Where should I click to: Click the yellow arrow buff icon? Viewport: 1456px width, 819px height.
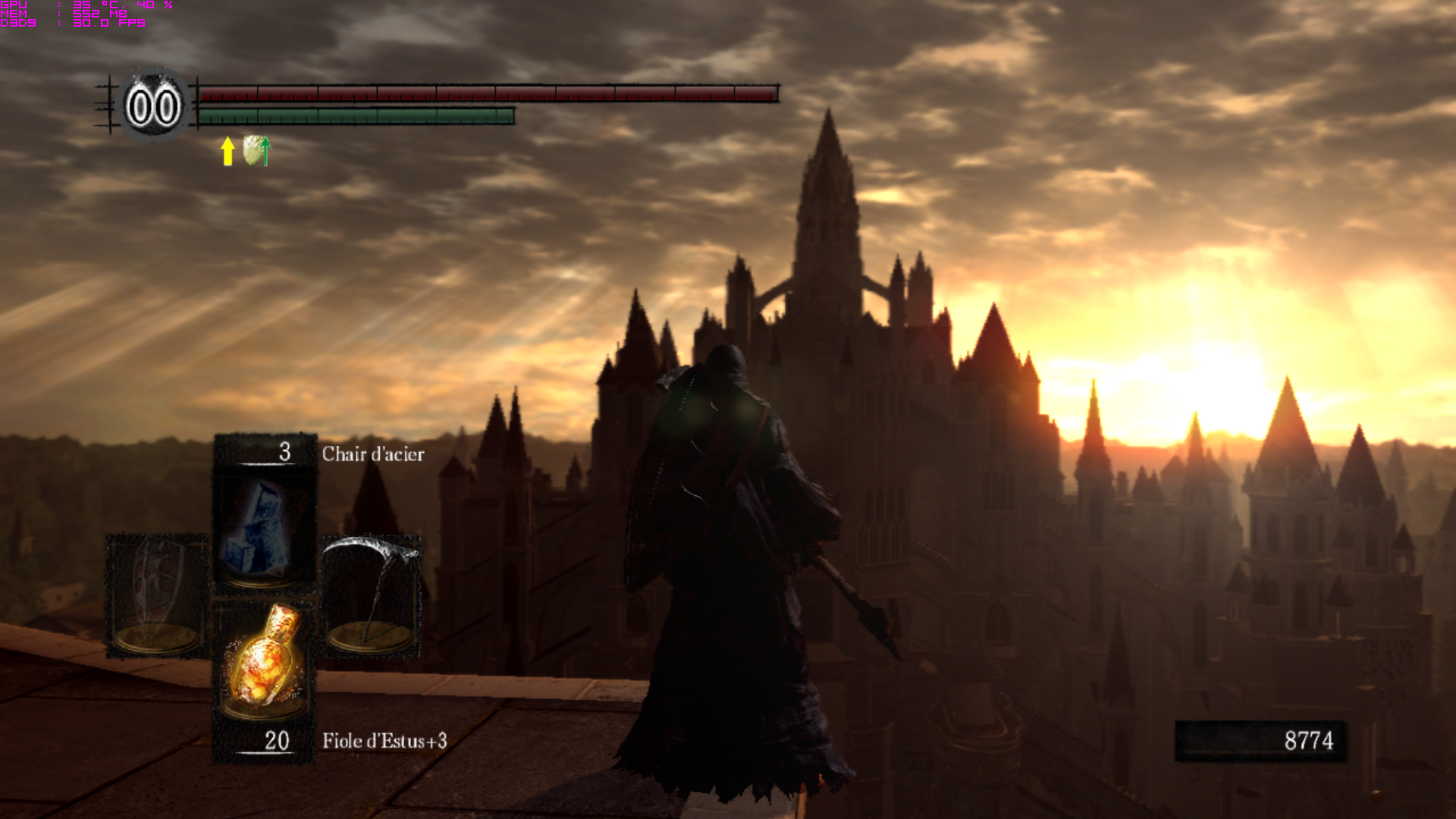[227, 151]
